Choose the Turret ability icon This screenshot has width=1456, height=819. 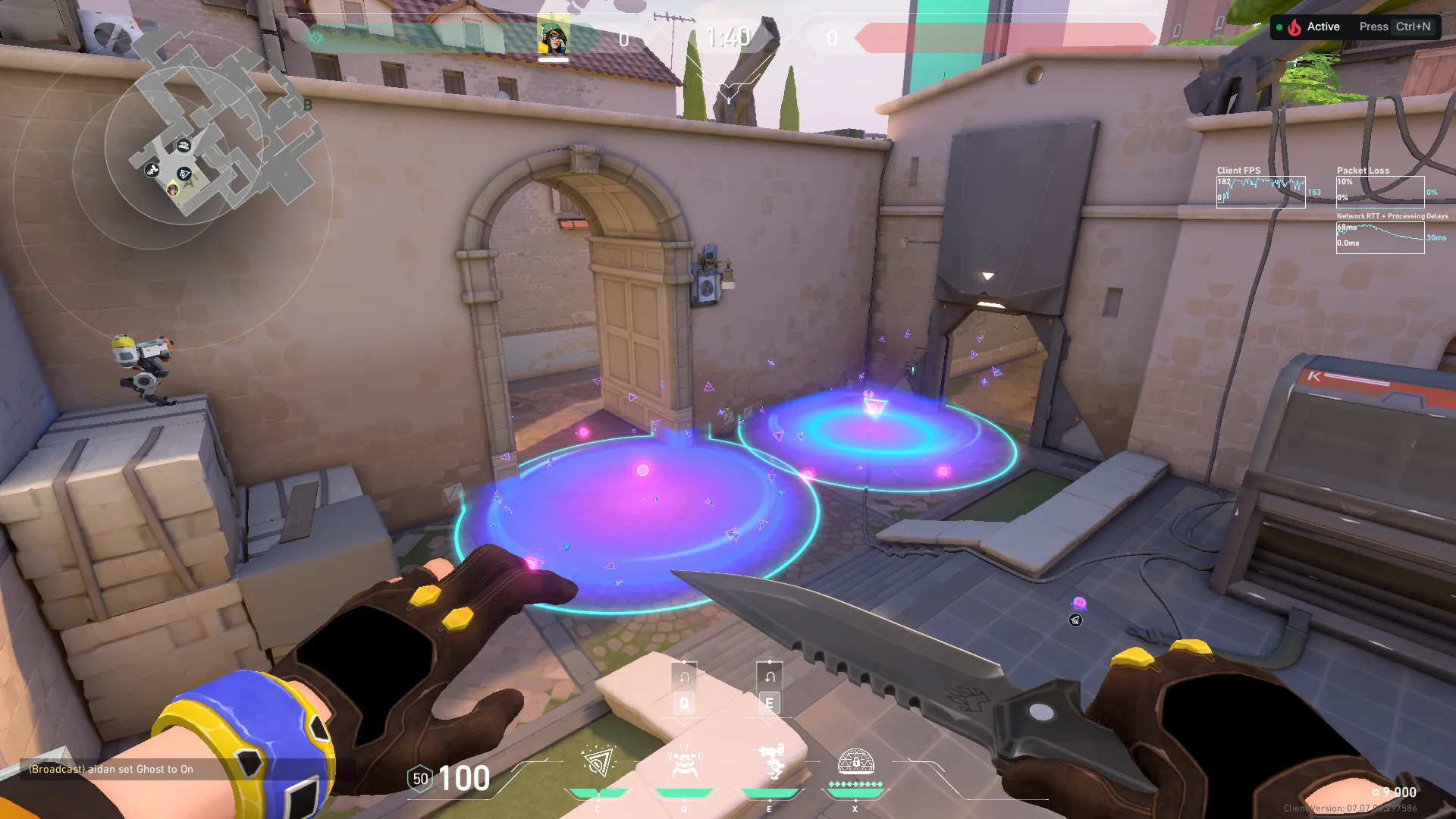770,763
